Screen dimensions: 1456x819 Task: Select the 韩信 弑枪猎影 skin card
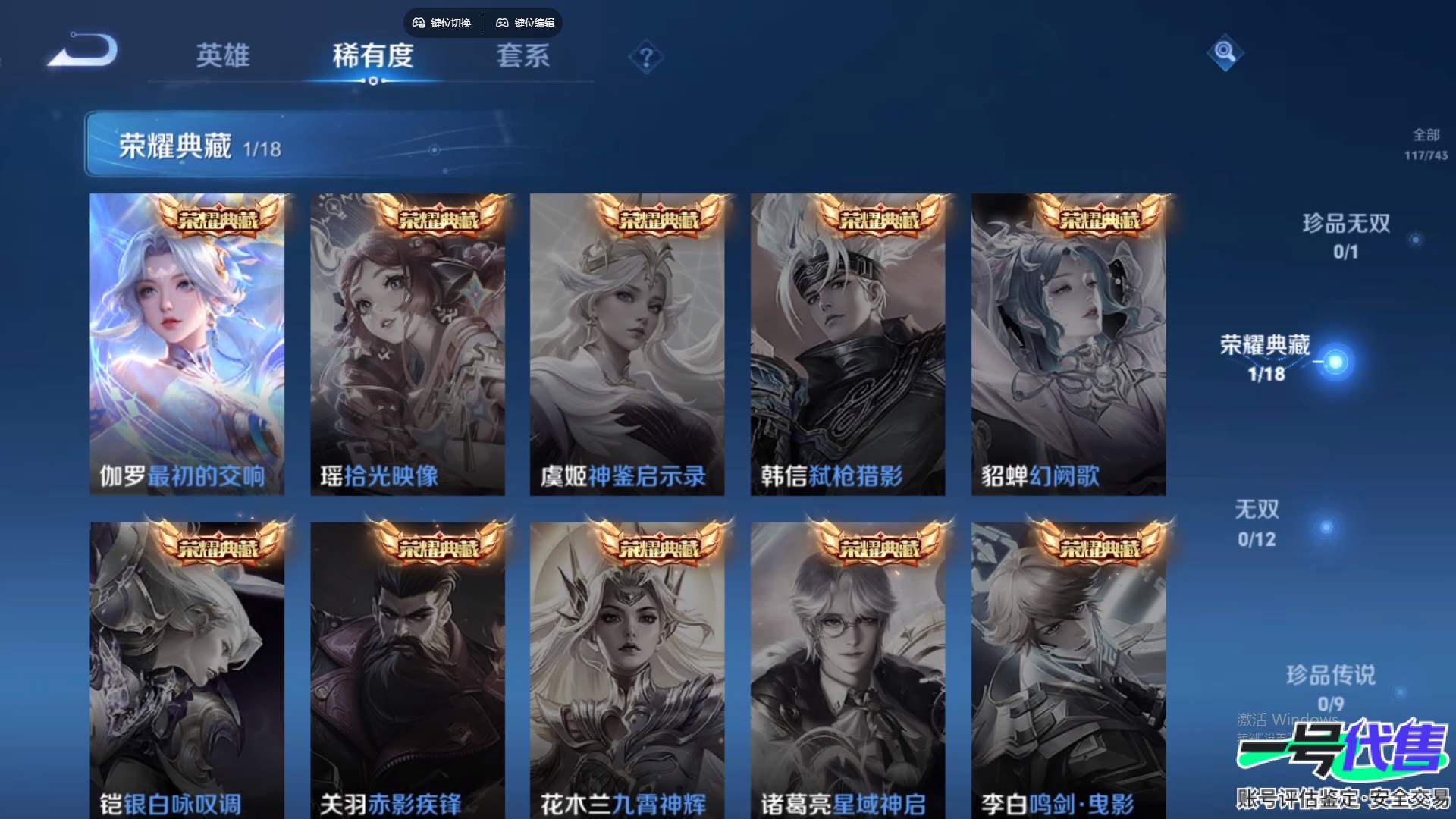pos(847,345)
